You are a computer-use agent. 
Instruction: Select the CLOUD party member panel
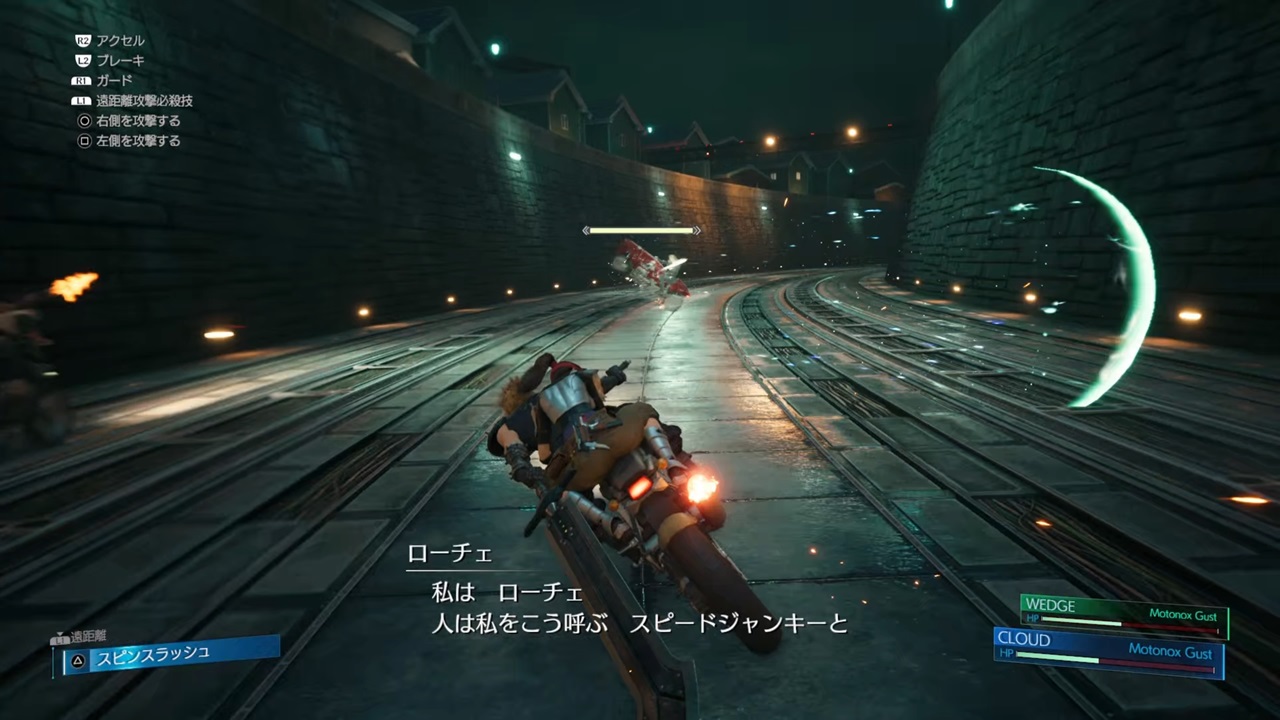[x=1110, y=652]
